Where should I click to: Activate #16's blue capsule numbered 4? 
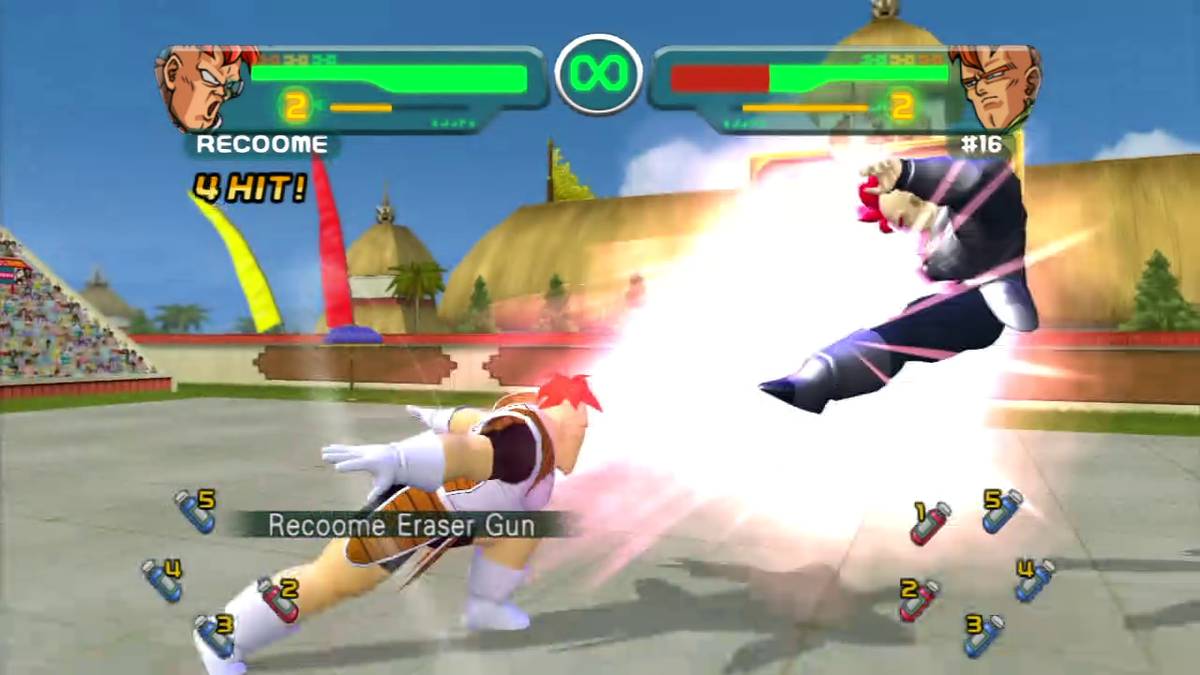coord(1035,580)
